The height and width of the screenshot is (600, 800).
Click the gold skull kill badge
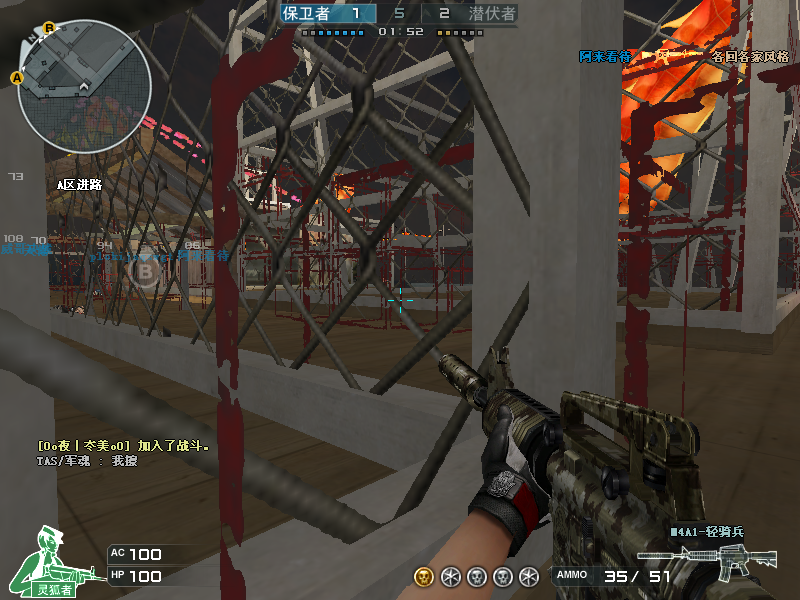tap(424, 576)
